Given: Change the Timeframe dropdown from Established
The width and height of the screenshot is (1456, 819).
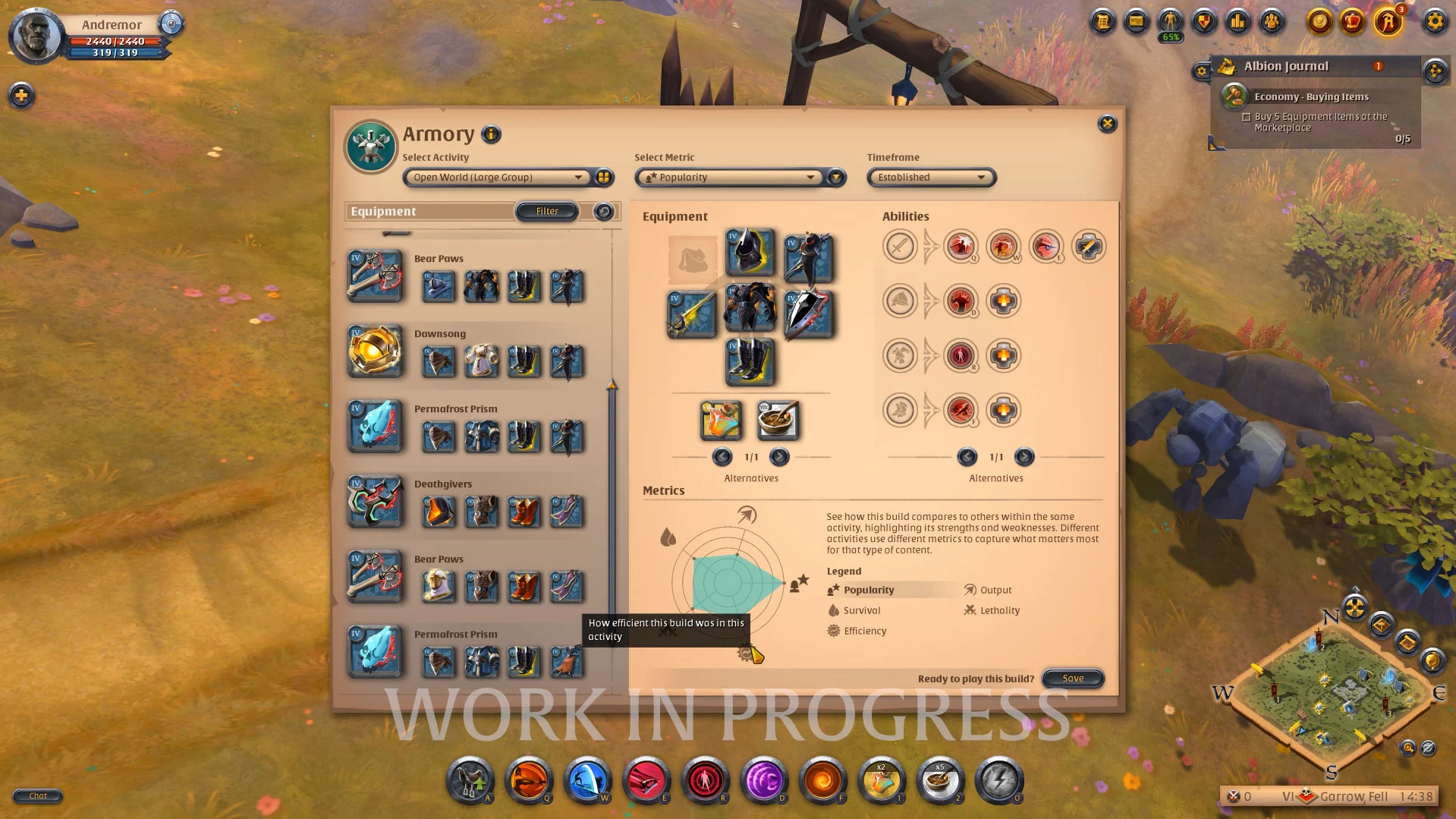Looking at the screenshot, I should pos(930,177).
